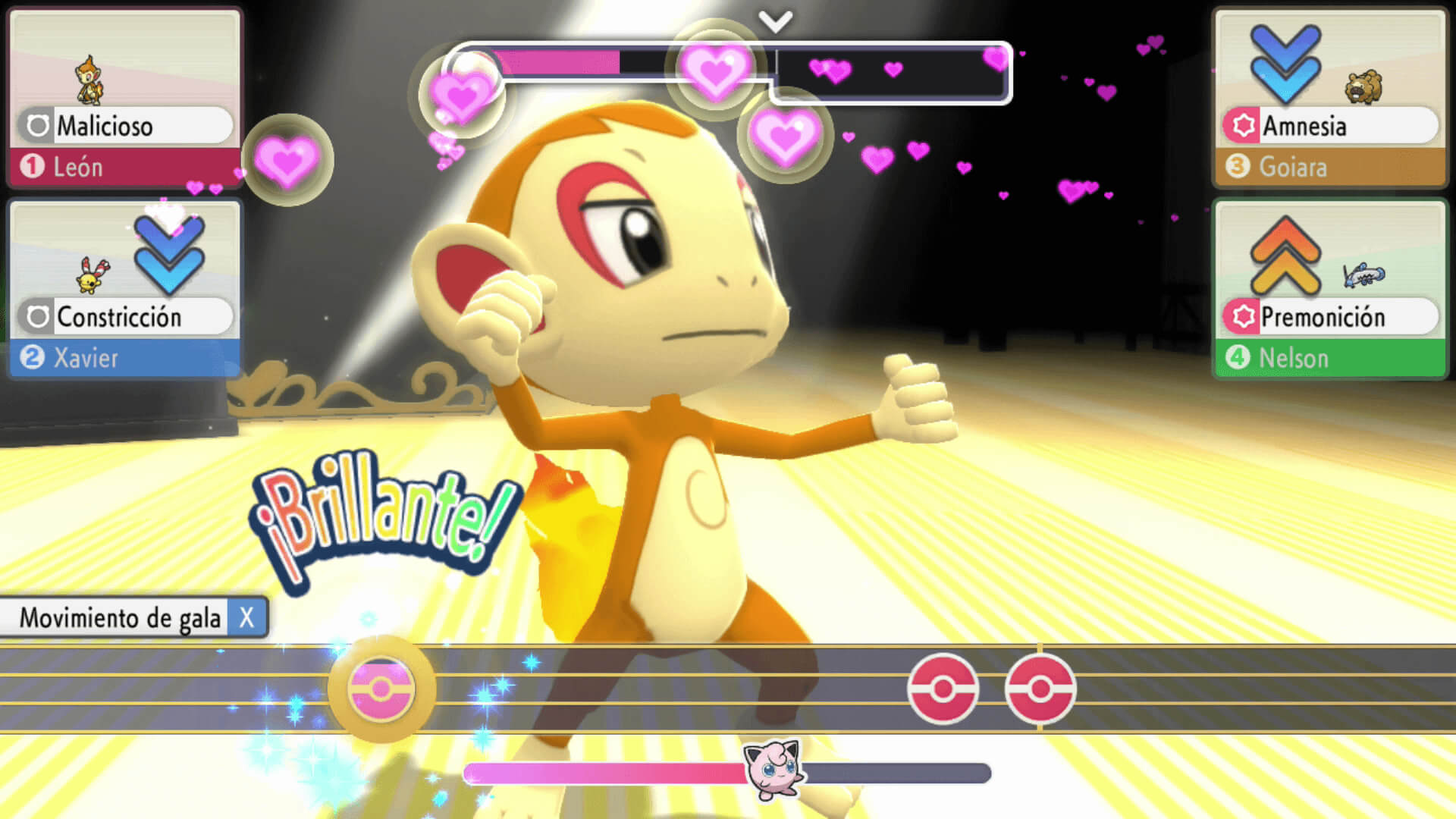Choose Goiara's contestant panel
The width and height of the screenshot is (1456, 819).
(1330, 99)
